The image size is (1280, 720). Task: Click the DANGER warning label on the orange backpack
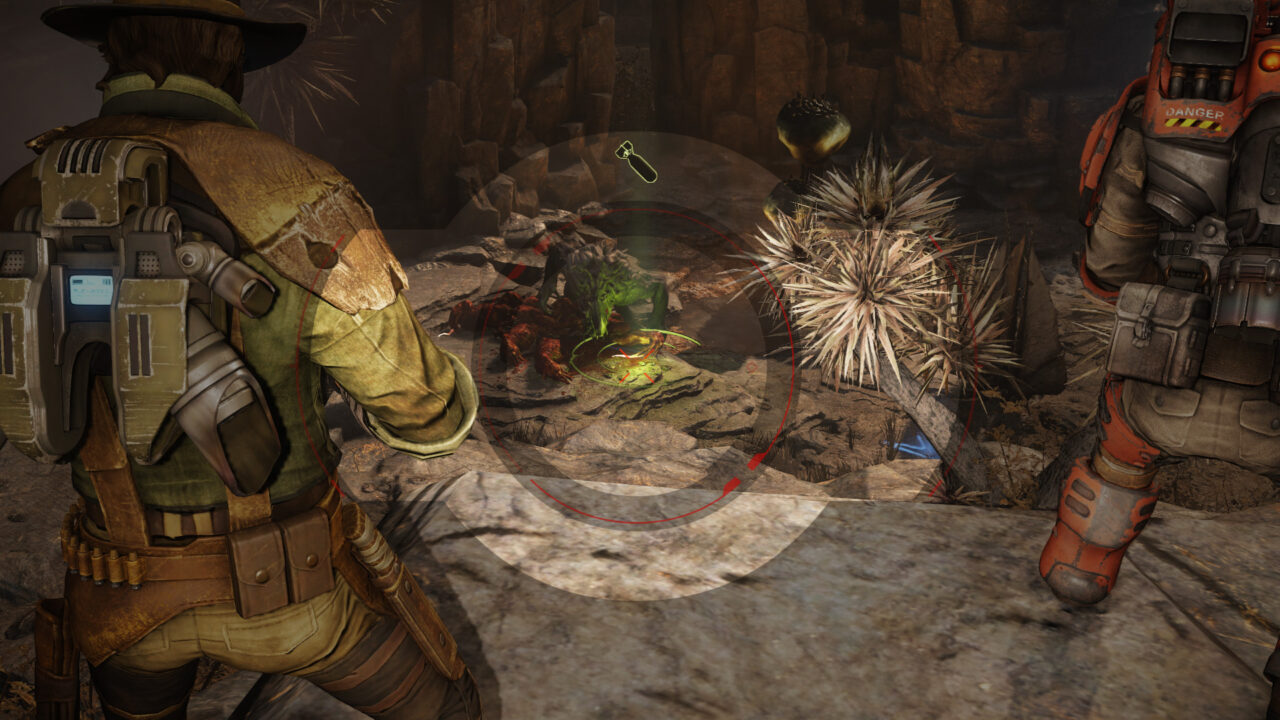(x=1195, y=112)
